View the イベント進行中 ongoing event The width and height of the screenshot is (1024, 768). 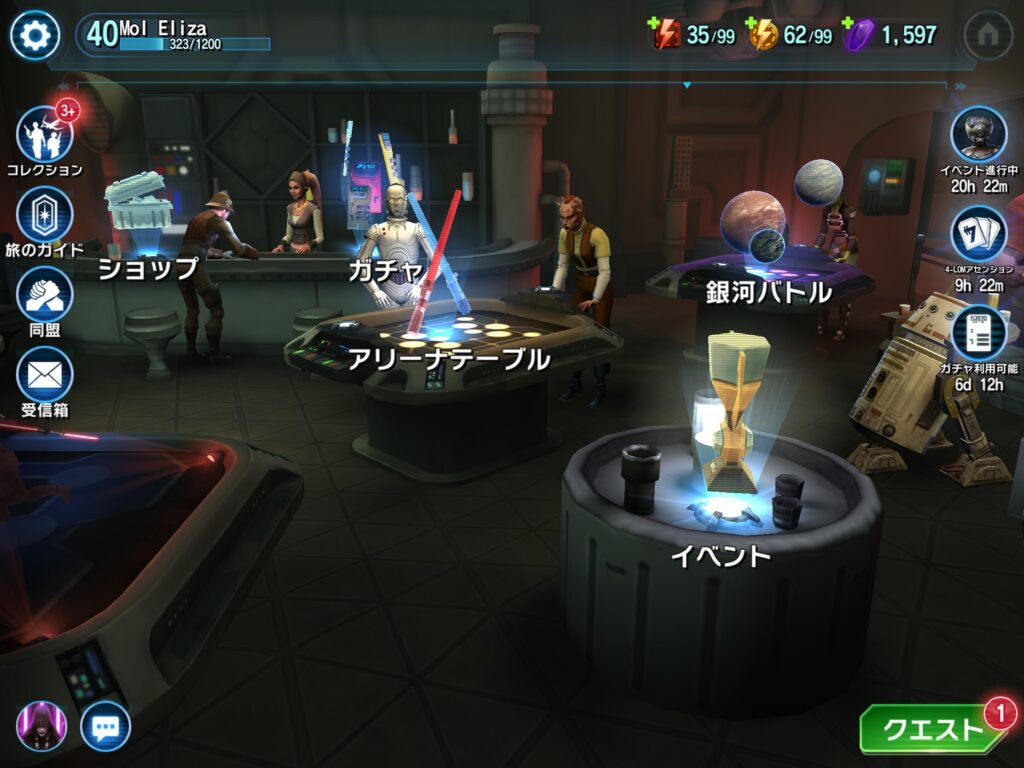coord(978,134)
